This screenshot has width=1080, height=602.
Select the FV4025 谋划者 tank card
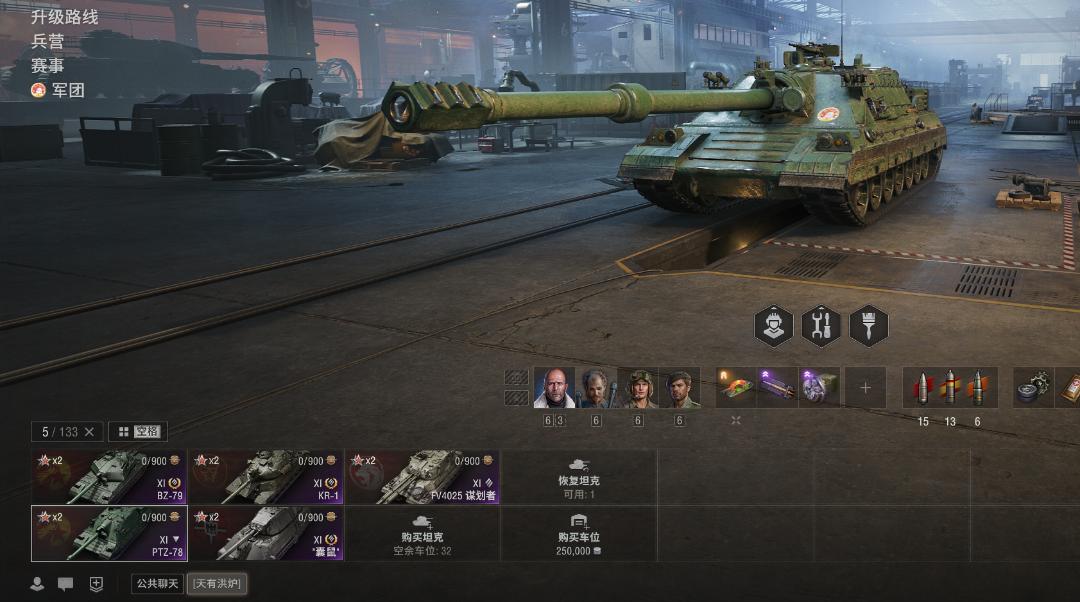[x=423, y=477]
